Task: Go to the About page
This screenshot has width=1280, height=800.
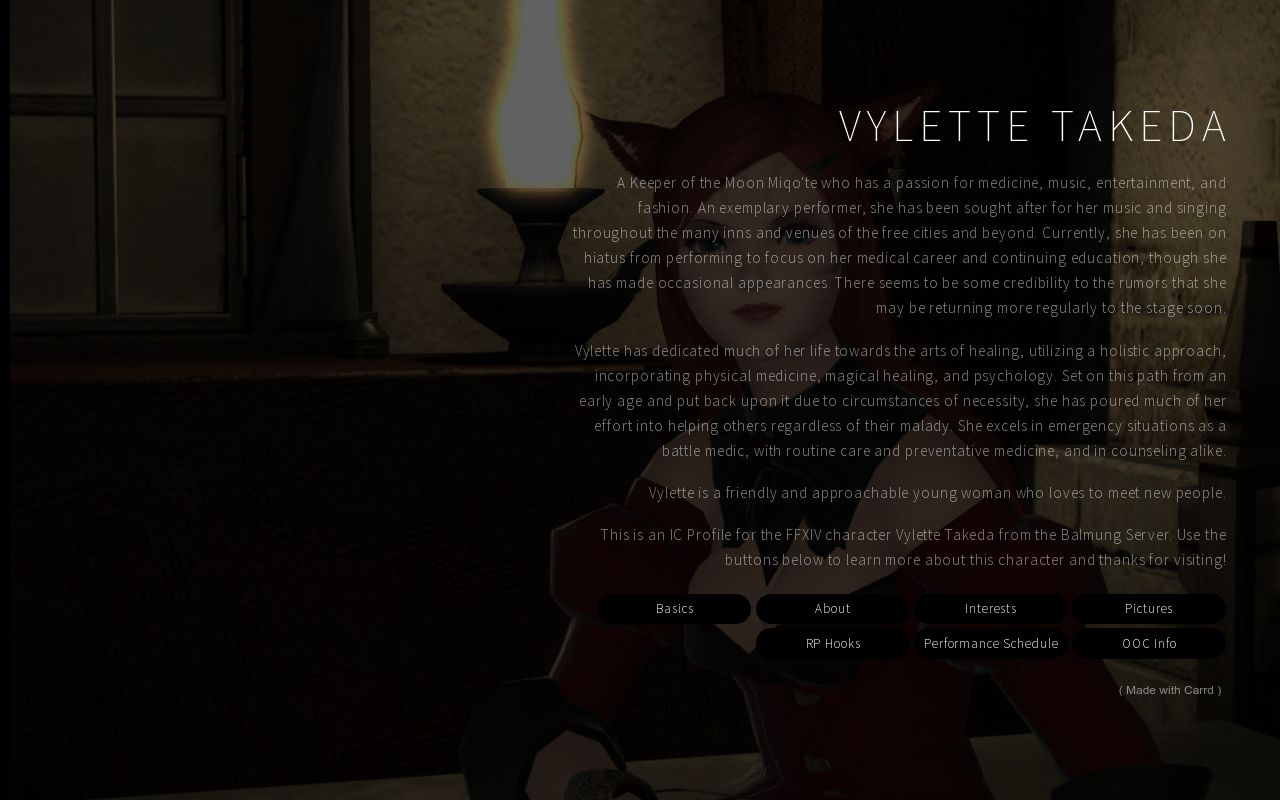Action: coord(832,608)
